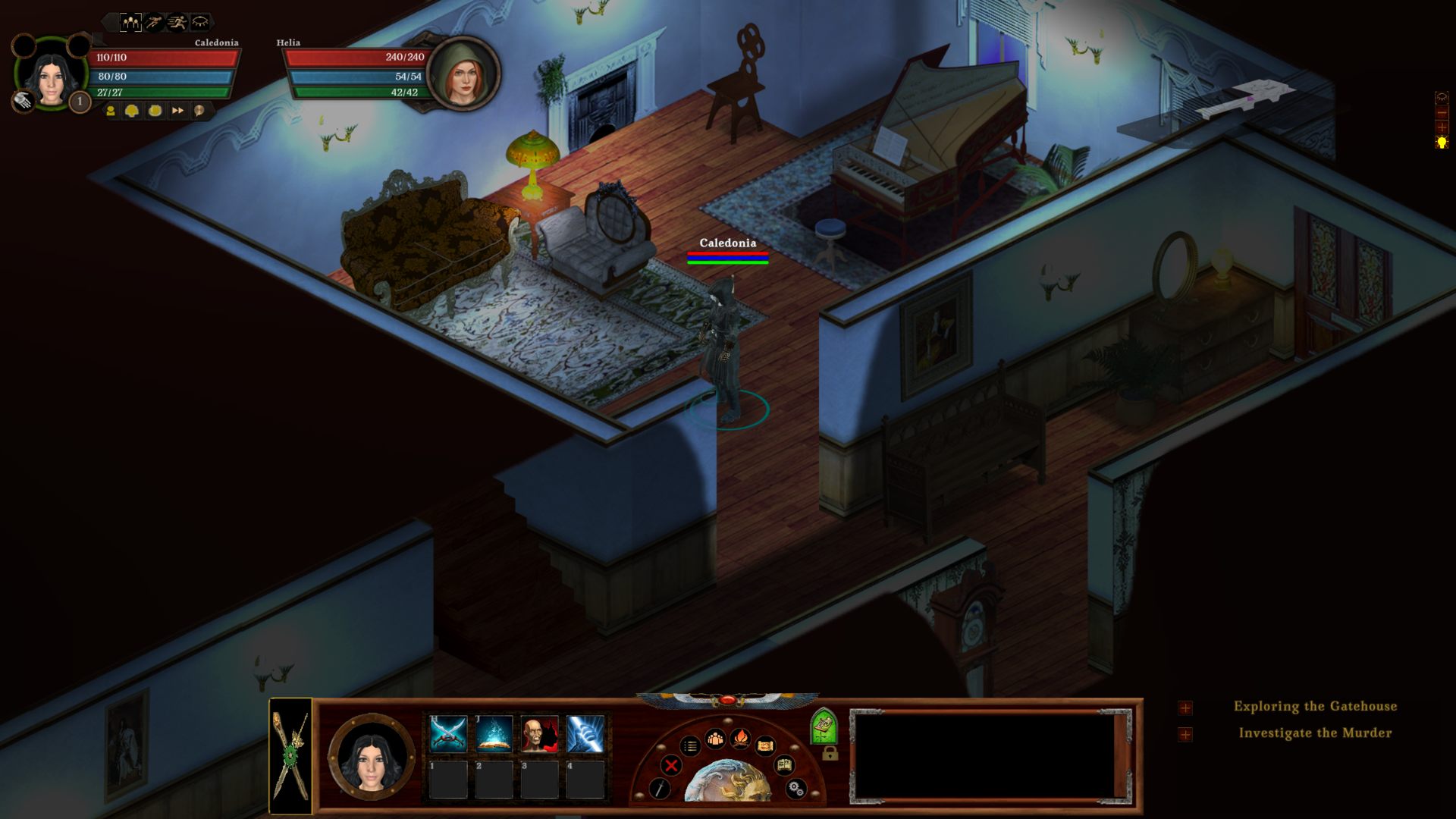Viewport: 1456px width, 819px height.
Task: Activate the glowing fist ability
Action: tap(585, 733)
